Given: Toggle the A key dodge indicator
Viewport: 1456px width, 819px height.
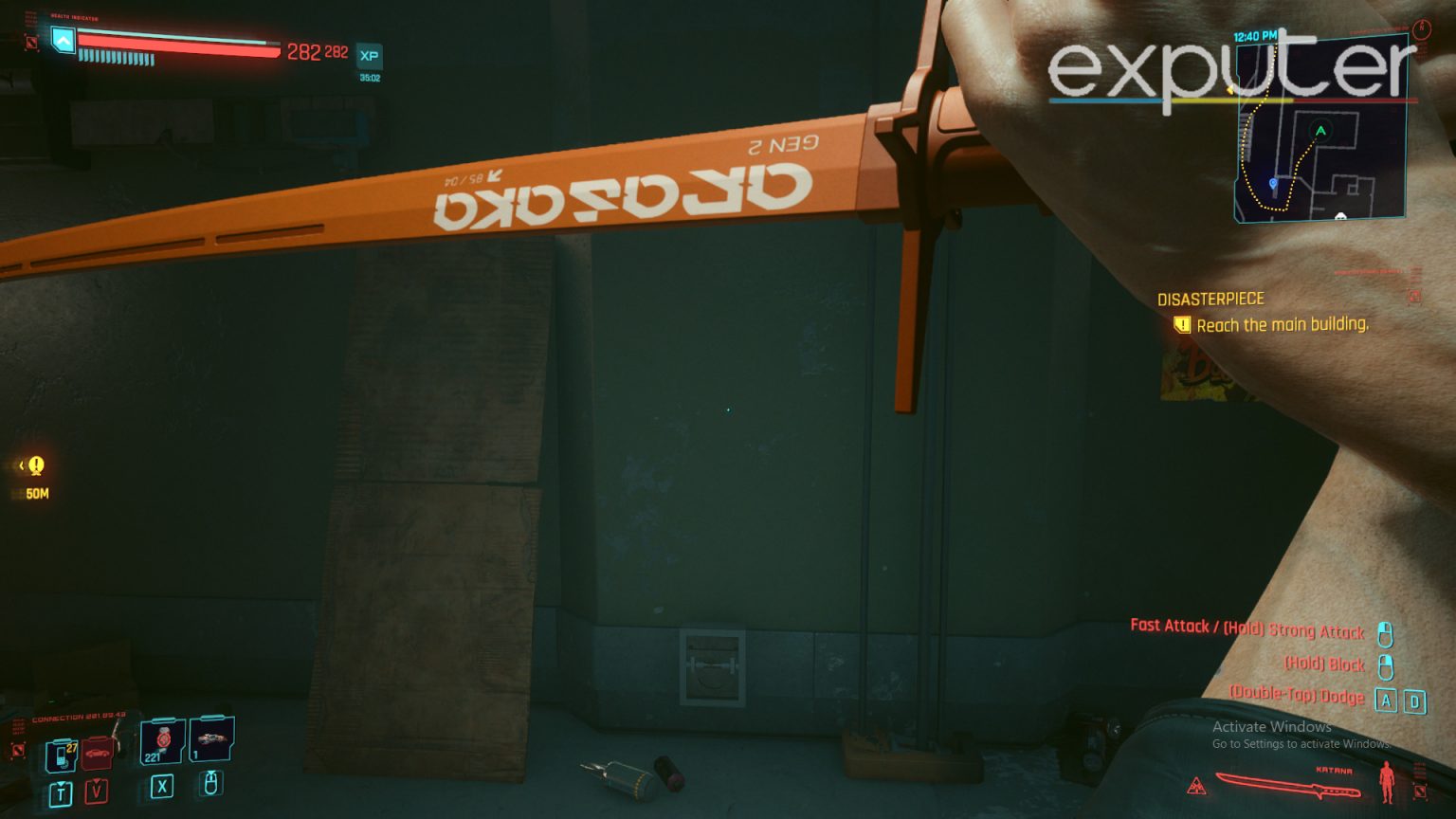Looking at the screenshot, I should coord(1388,699).
